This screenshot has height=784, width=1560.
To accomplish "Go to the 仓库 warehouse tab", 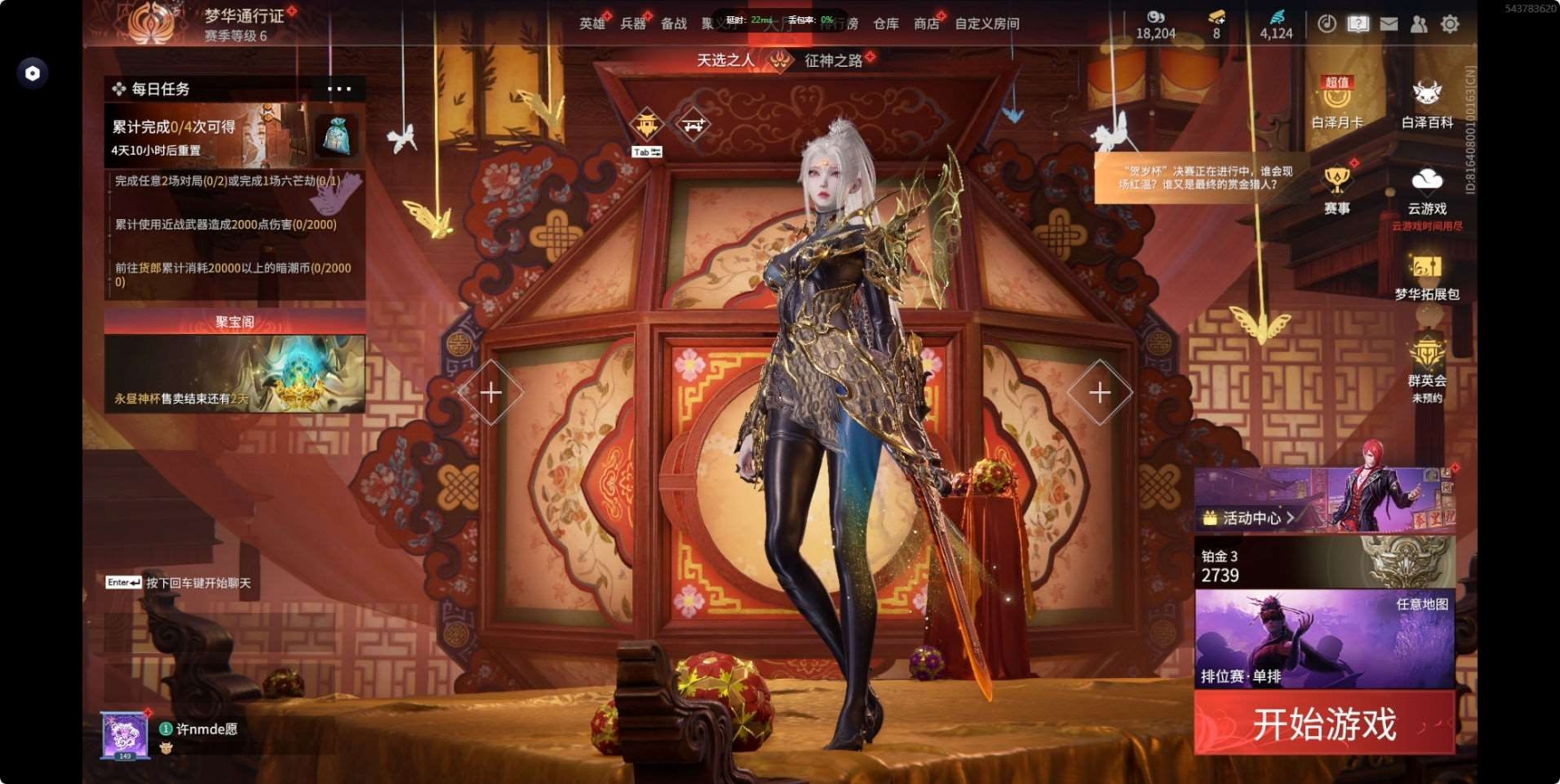I will tap(885, 24).
